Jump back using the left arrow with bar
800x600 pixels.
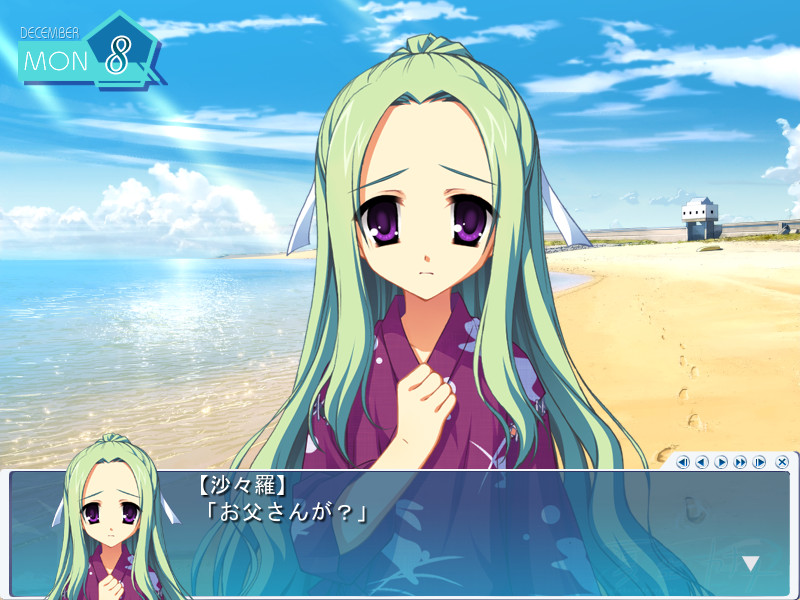tap(683, 462)
